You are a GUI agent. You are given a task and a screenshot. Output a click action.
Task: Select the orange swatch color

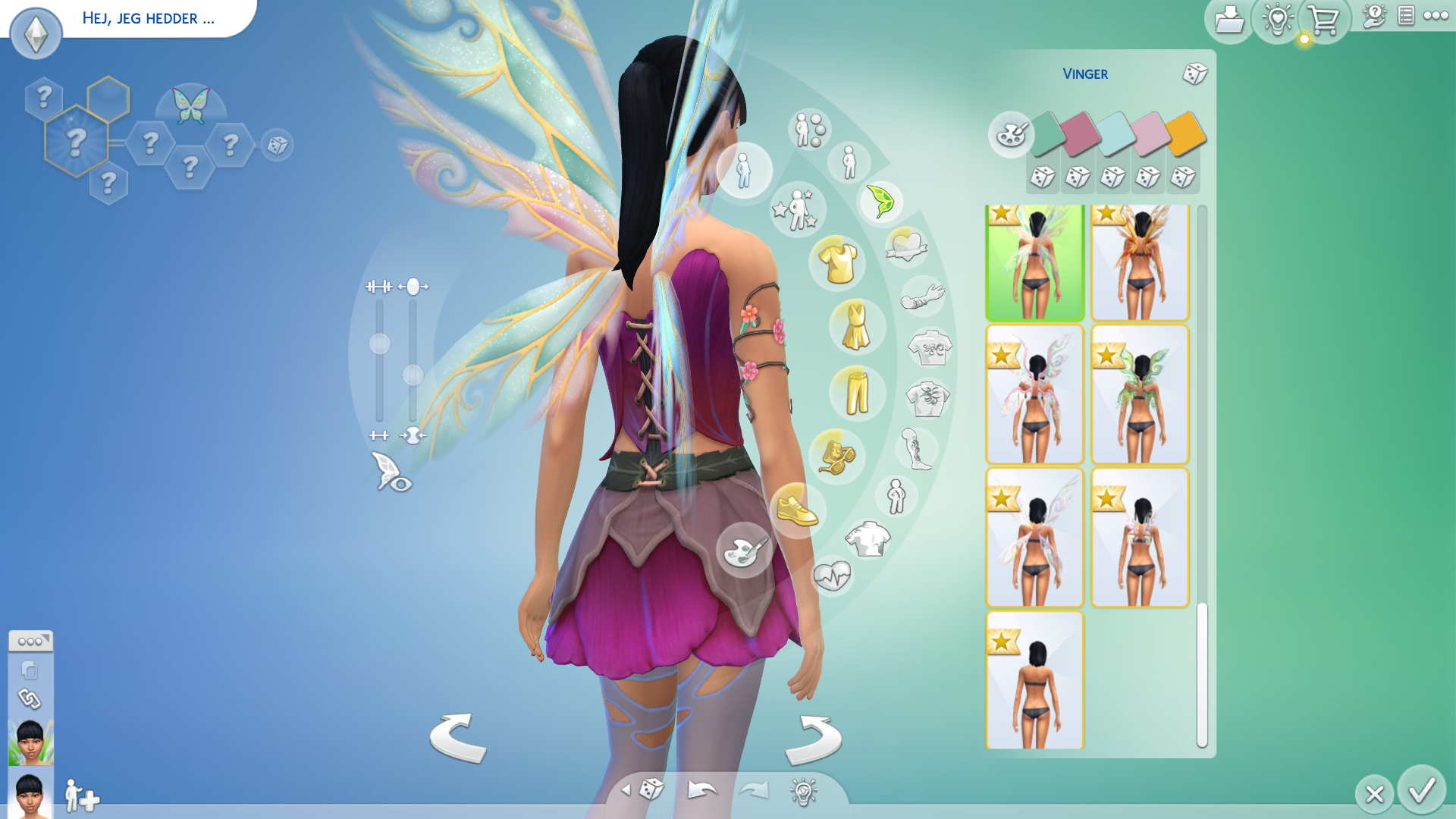[1185, 133]
